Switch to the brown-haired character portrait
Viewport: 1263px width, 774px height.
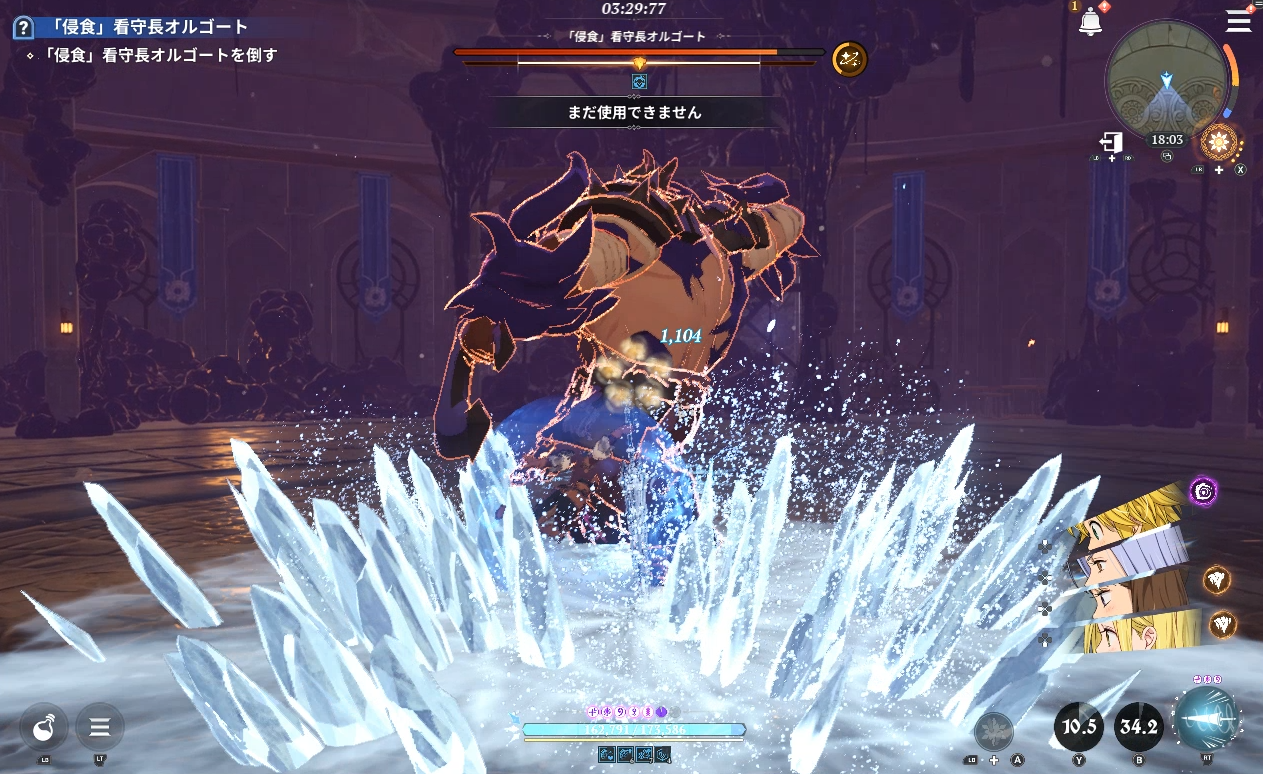[1125, 598]
